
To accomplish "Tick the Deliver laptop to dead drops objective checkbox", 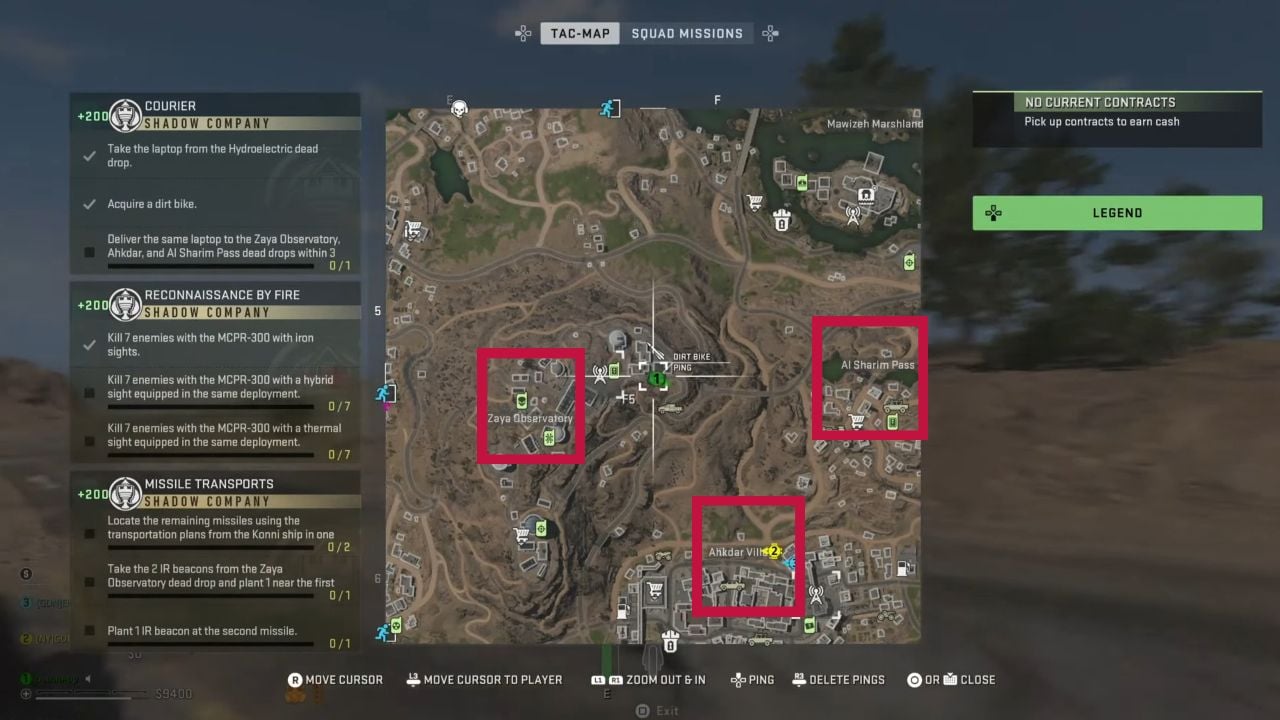I will pyautogui.click(x=90, y=252).
